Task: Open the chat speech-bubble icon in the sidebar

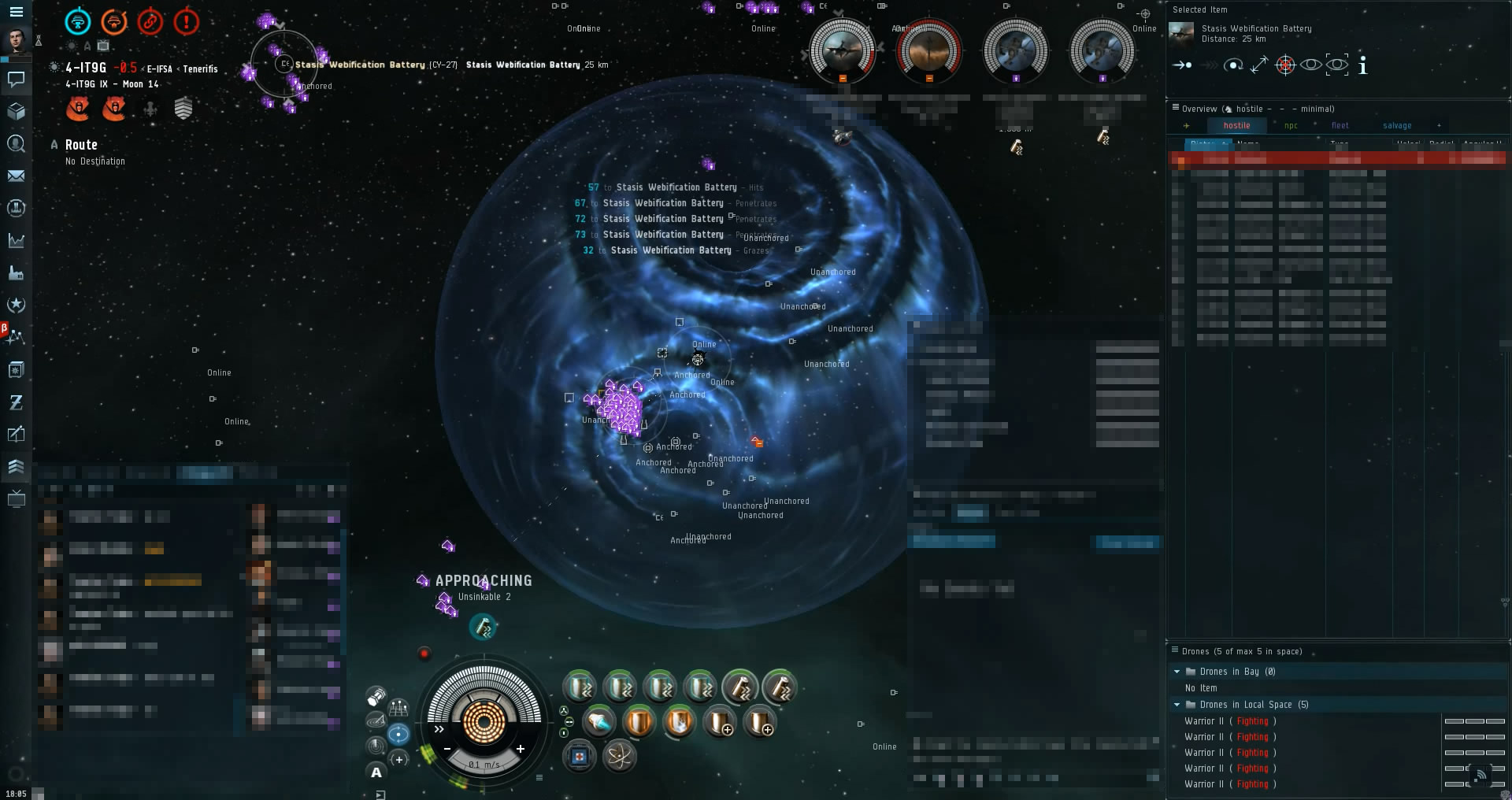Action: (x=16, y=79)
